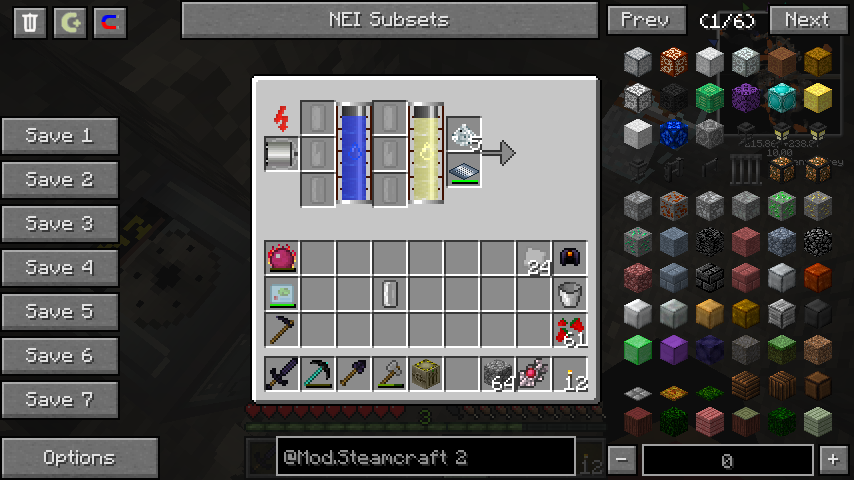854x480 pixels.
Task: Increase item quantity with the plus button
Action: [x=832, y=460]
